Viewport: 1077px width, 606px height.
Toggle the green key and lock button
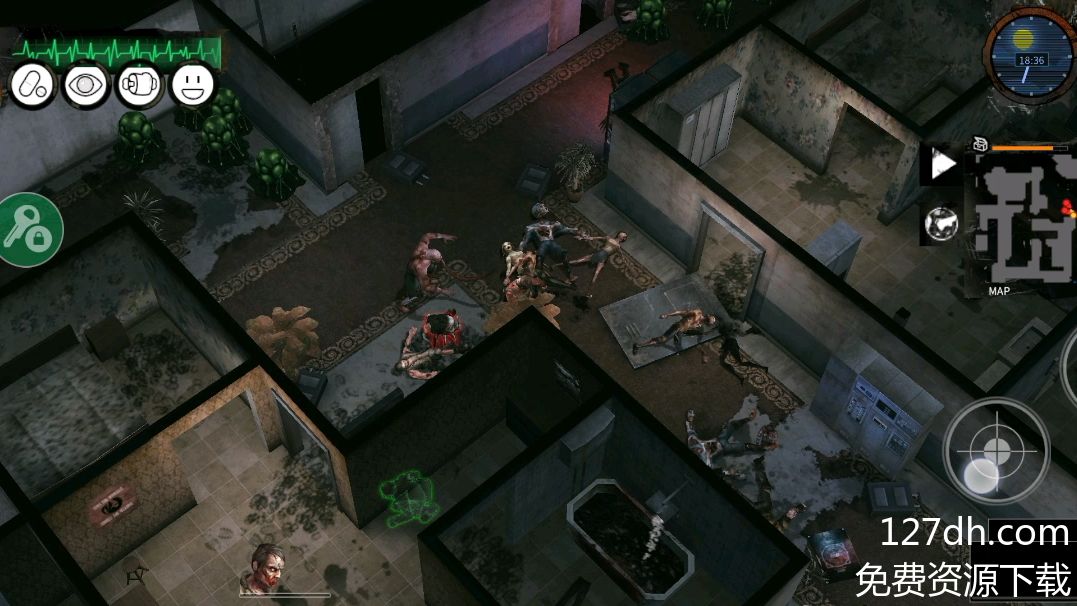pos(27,230)
